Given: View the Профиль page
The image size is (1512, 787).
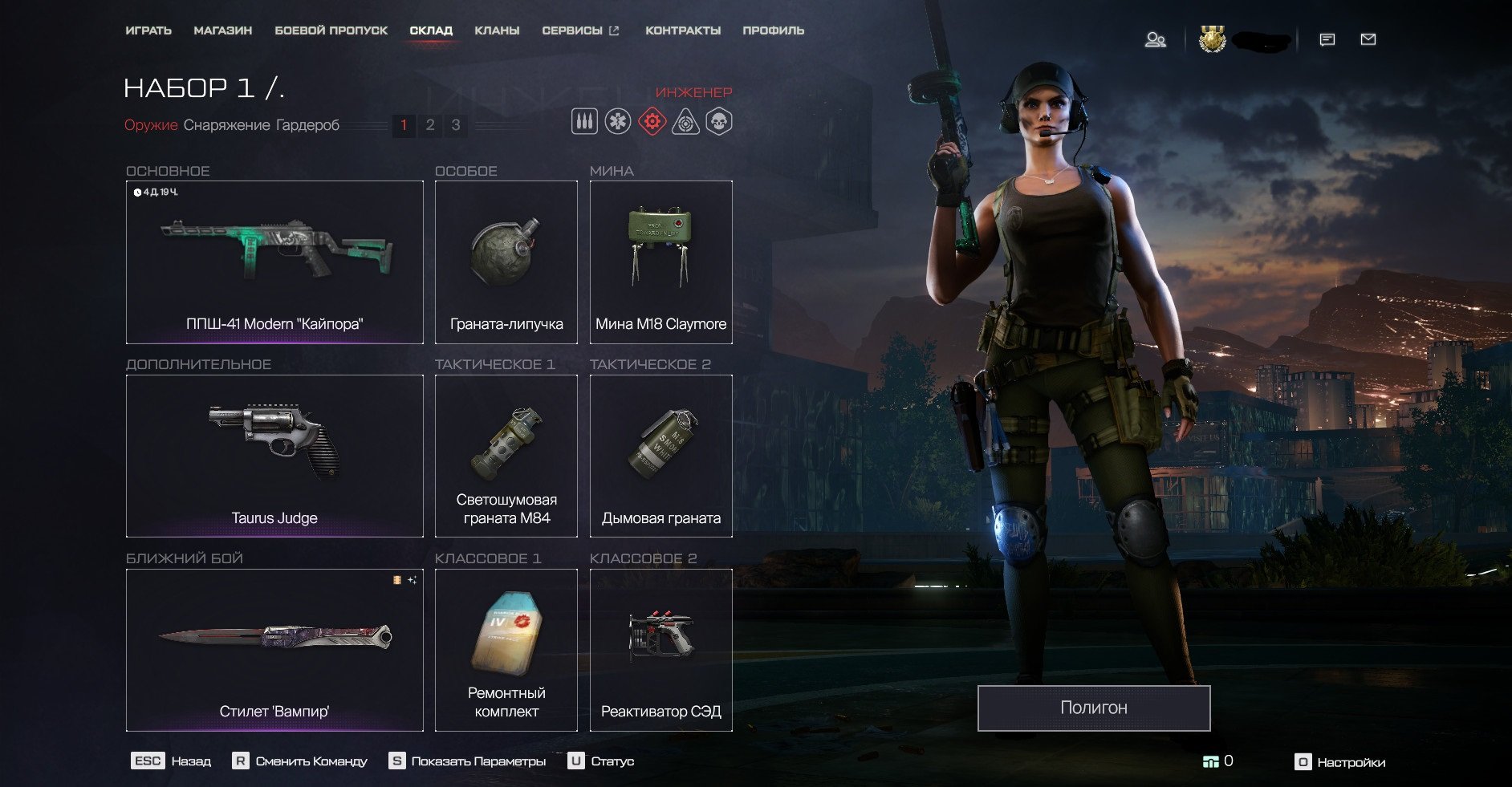Looking at the screenshot, I should 773,30.
